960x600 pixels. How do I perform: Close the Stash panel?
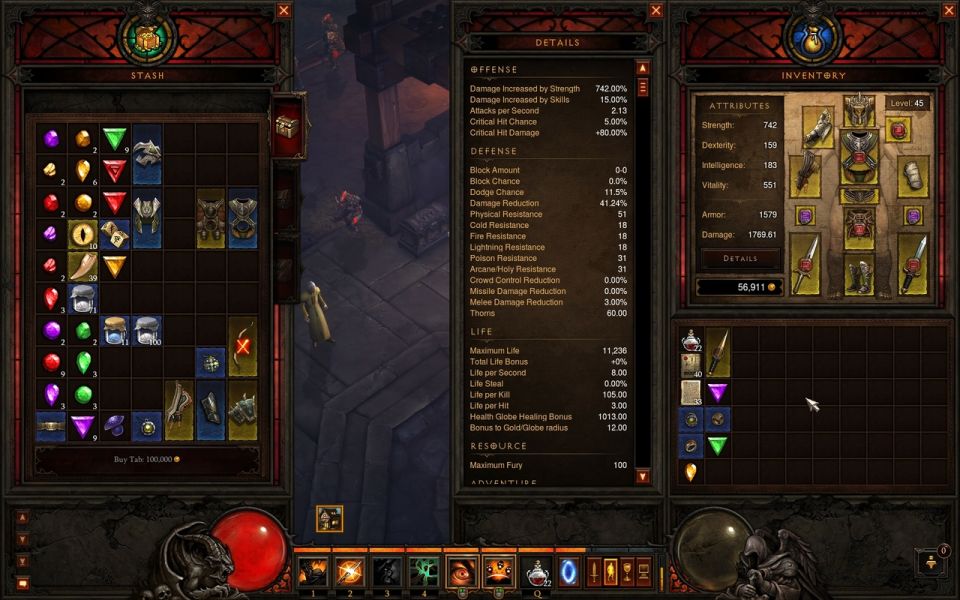[284, 11]
